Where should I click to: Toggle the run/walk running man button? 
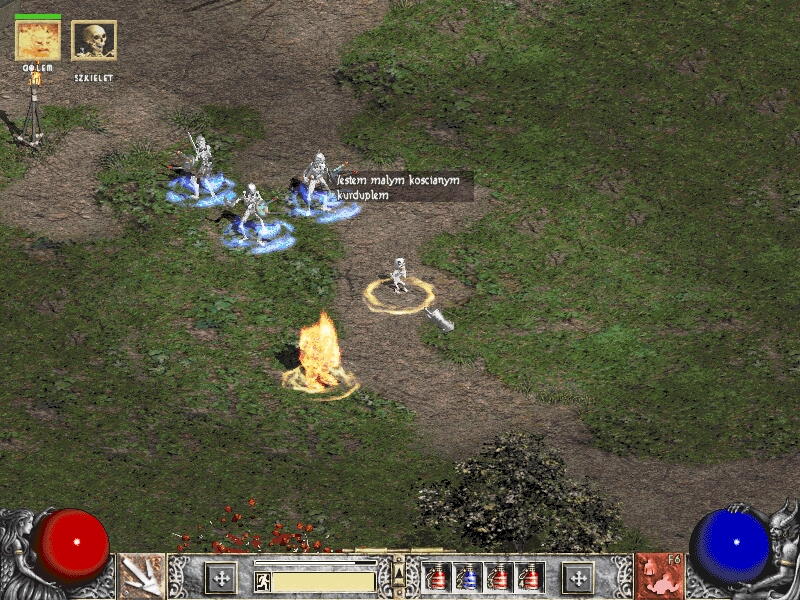[262, 581]
